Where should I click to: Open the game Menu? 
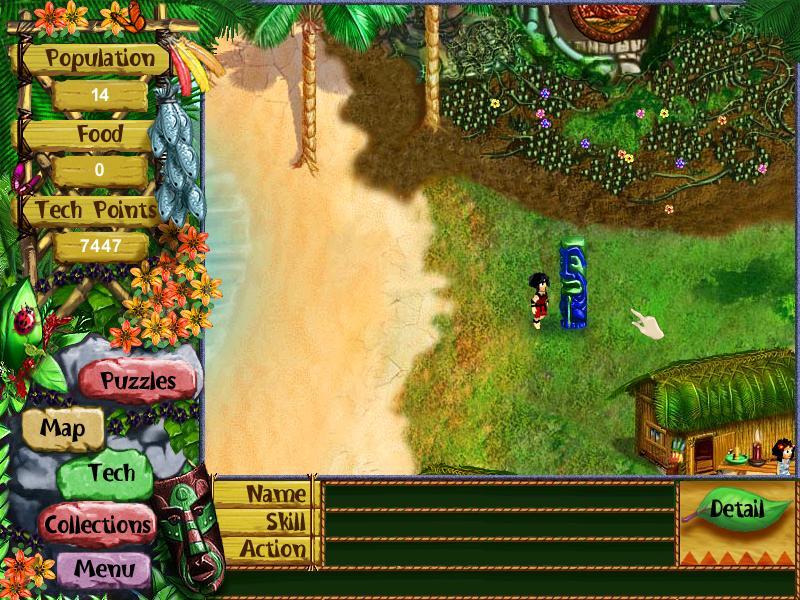point(103,570)
